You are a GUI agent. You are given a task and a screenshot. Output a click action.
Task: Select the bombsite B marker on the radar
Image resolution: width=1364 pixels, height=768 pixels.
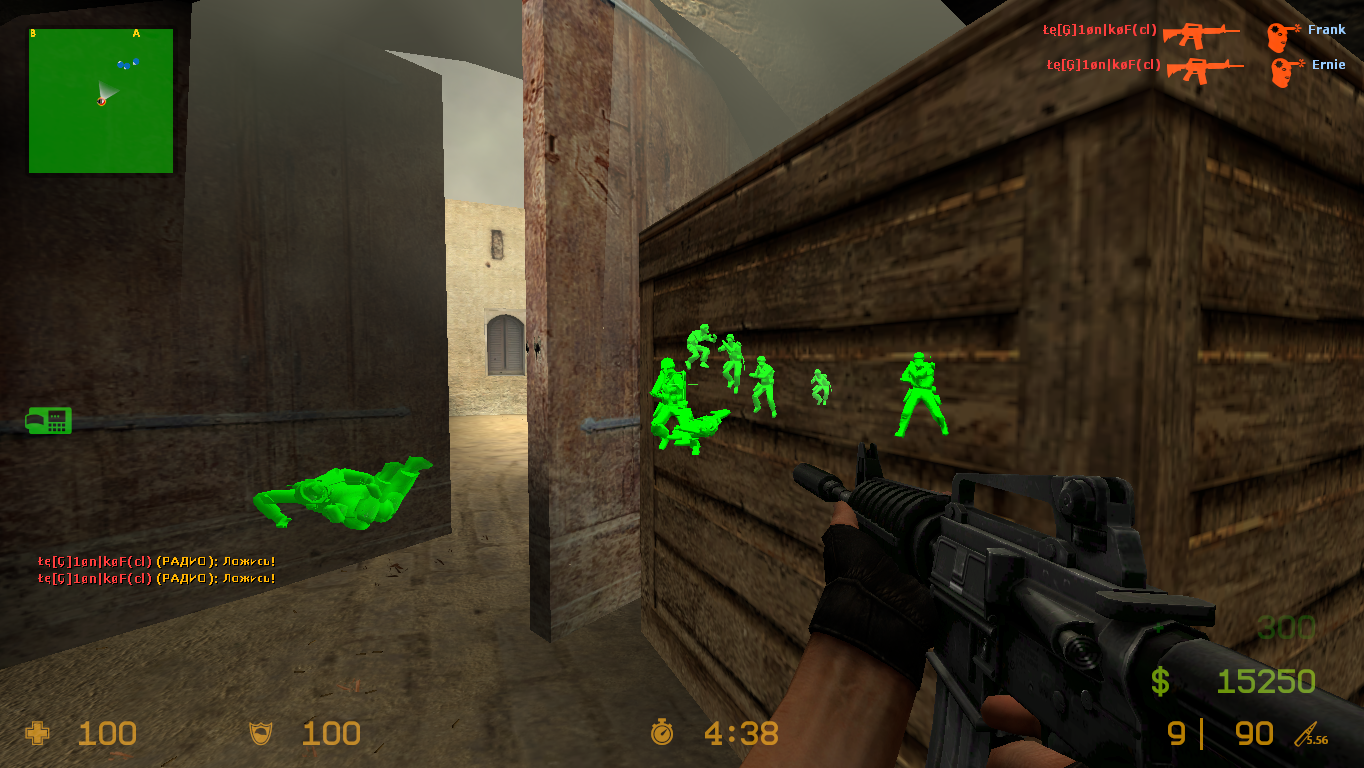33,33
